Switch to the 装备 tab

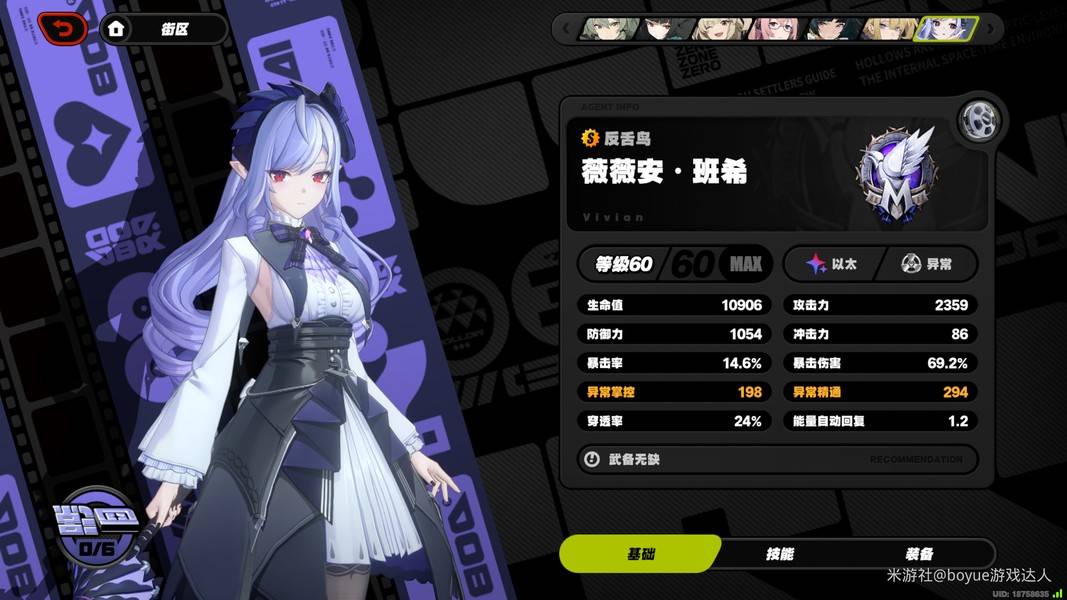(x=919, y=554)
